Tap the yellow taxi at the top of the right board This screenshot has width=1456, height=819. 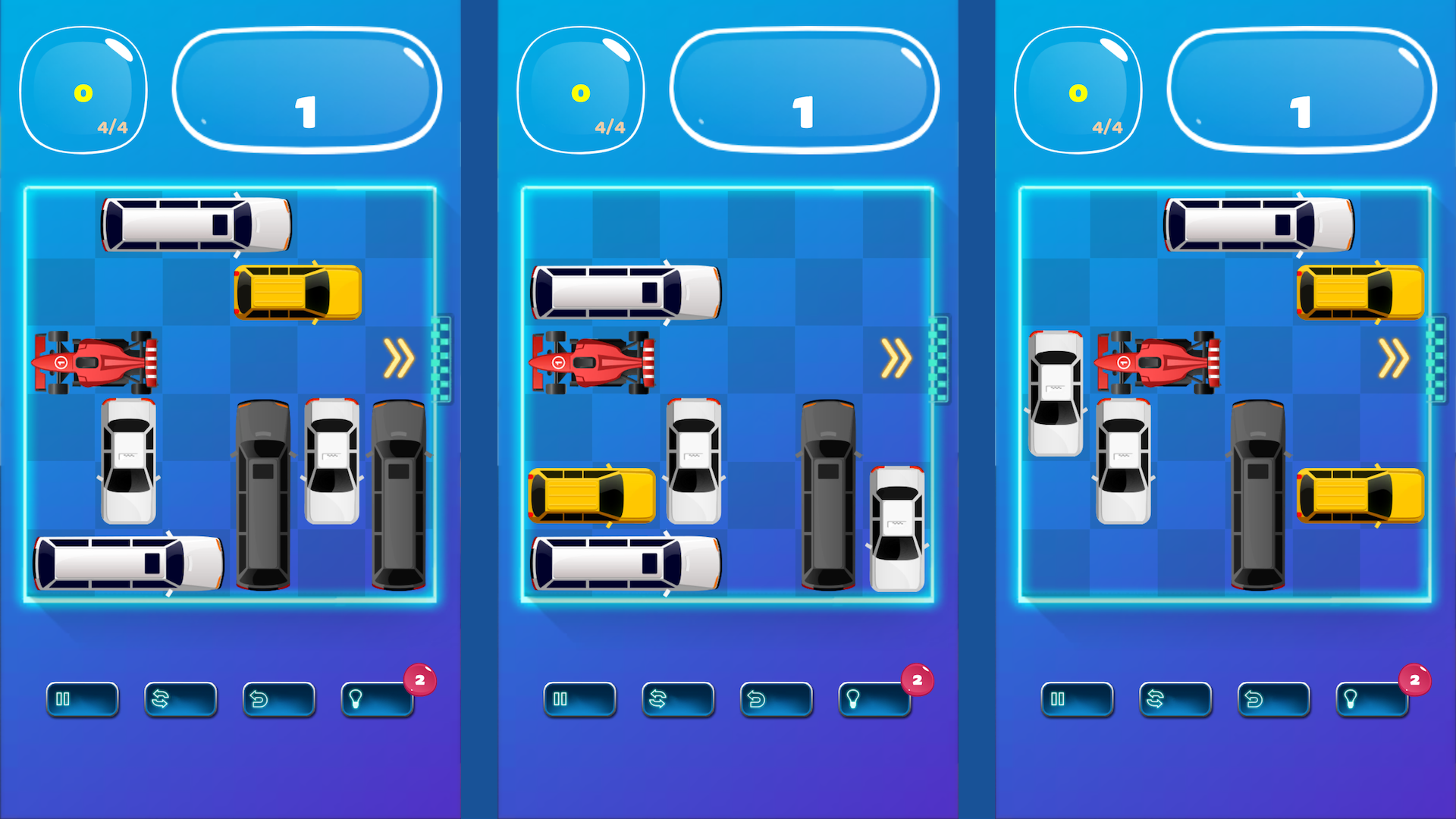click(1360, 293)
